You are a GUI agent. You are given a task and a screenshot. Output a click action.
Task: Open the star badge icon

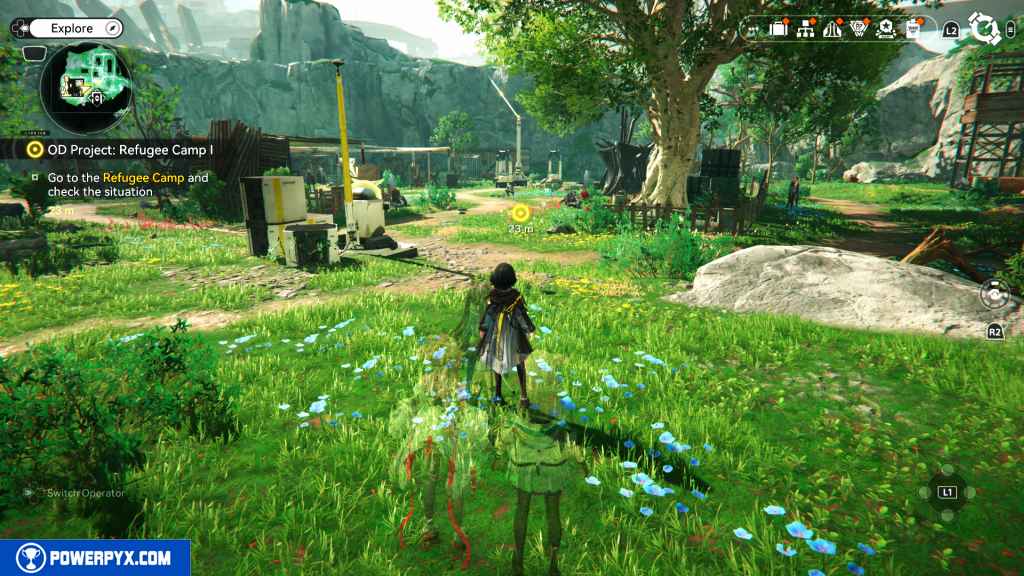pos(885,29)
